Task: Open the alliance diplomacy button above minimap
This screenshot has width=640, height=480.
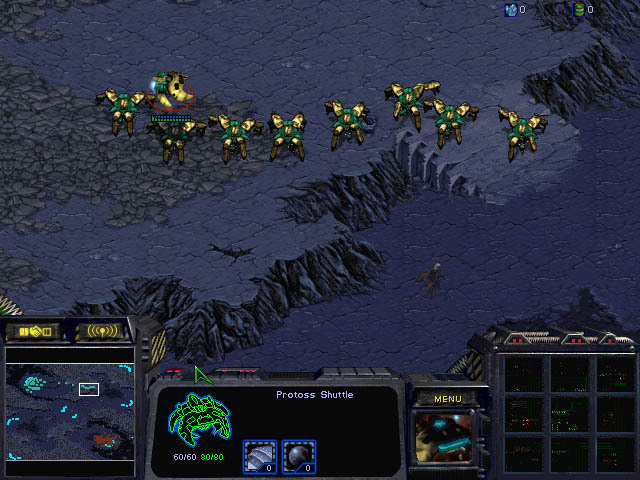Action: tap(33, 330)
